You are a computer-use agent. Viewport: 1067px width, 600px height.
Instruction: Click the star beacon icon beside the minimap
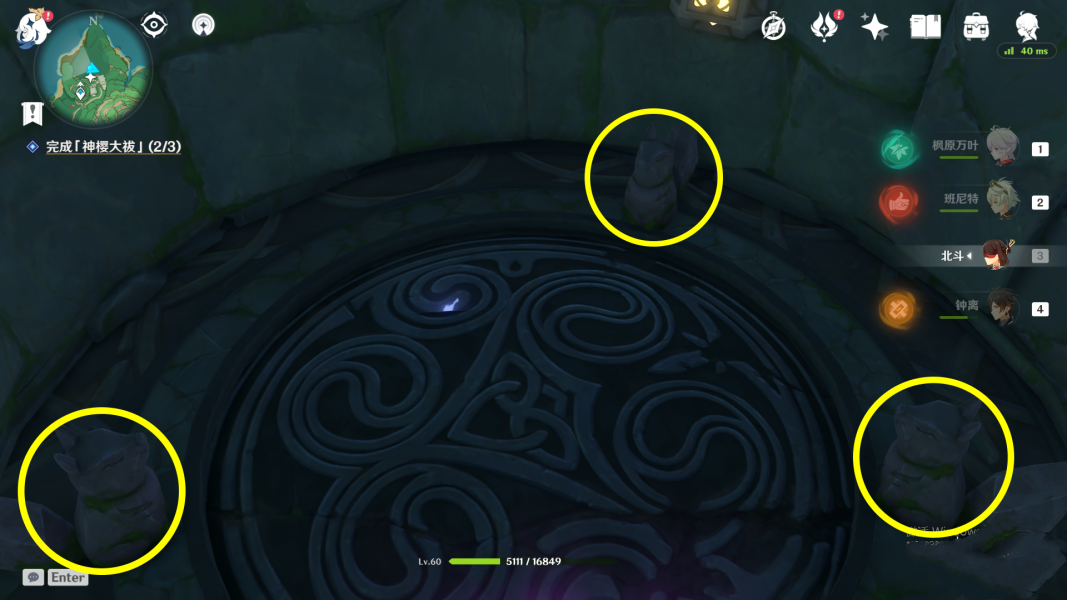(203, 24)
